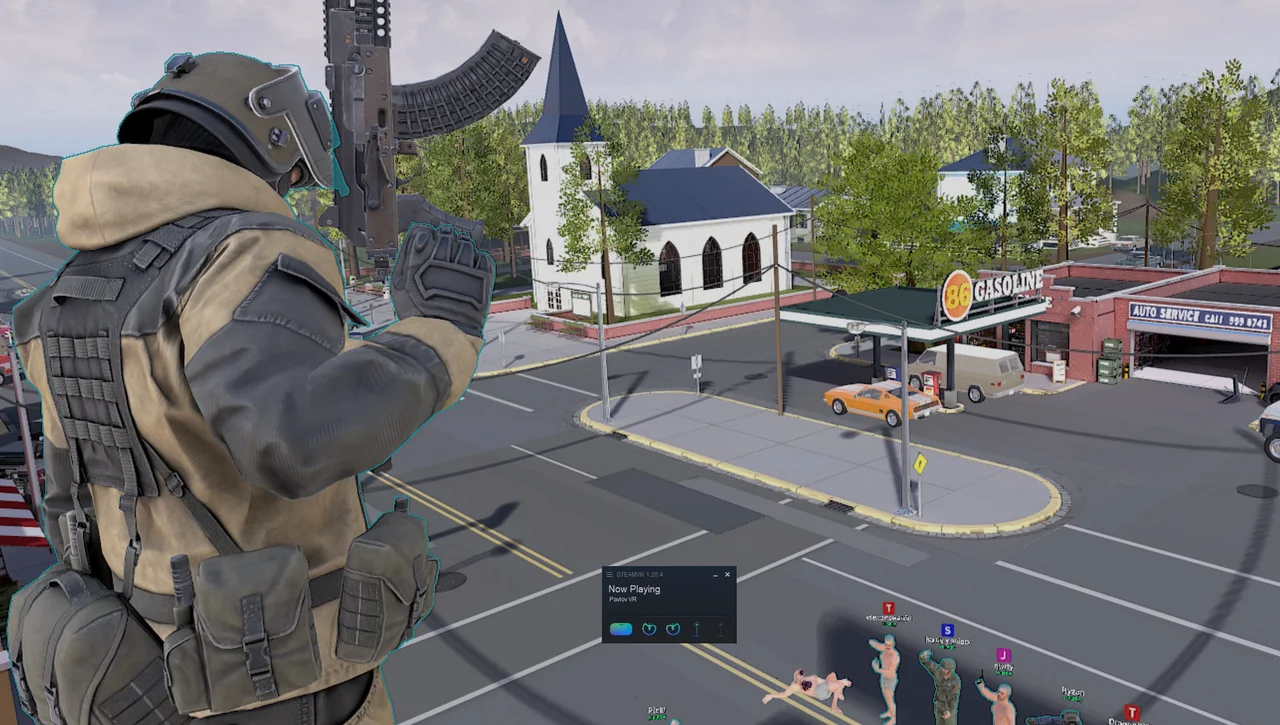Image resolution: width=1280 pixels, height=725 pixels.
Task: Open the SteamVR hamburger menu
Action: [x=609, y=575]
